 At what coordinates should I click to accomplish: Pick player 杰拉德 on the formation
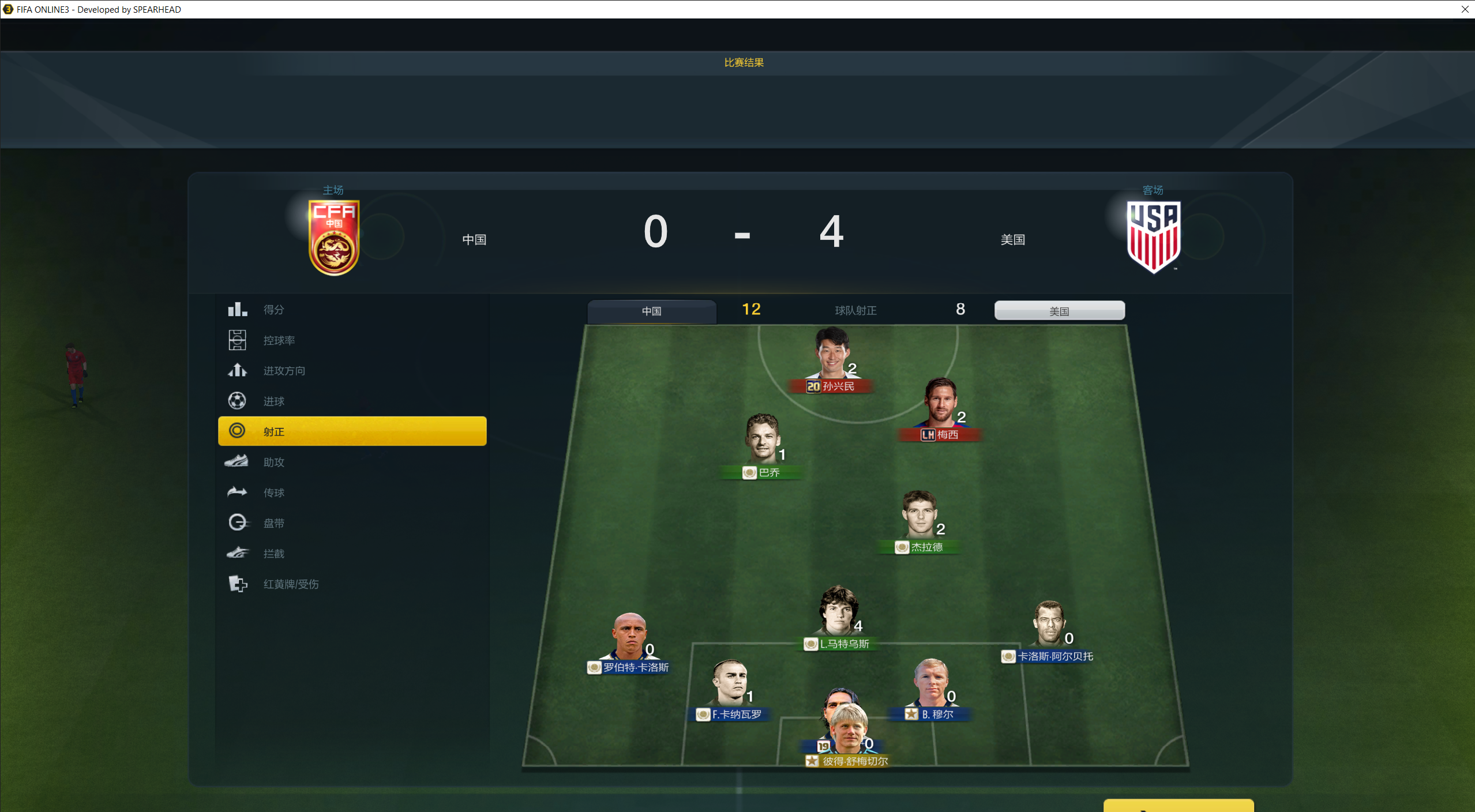919,516
